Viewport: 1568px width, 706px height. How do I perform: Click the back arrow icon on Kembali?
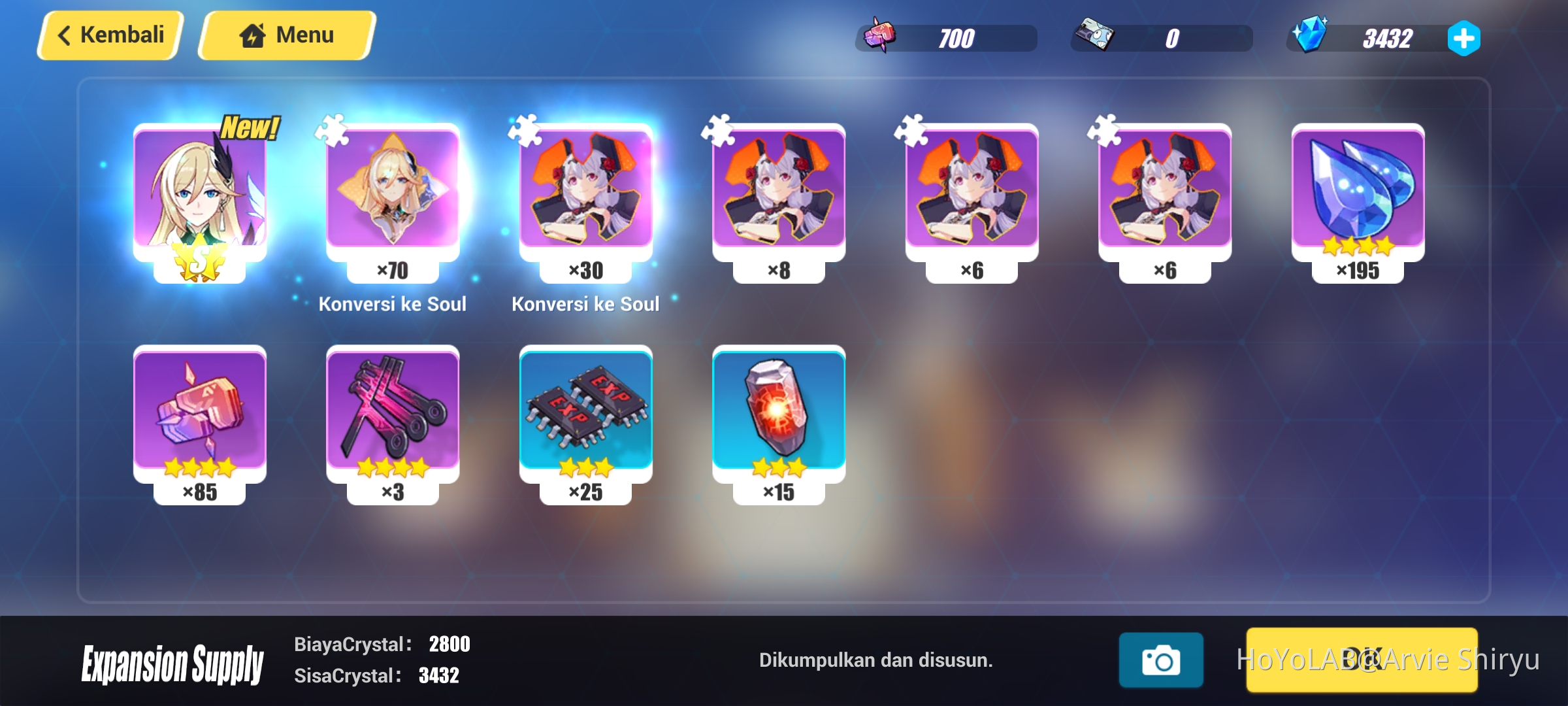pyautogui.click(x=65, y=35)
